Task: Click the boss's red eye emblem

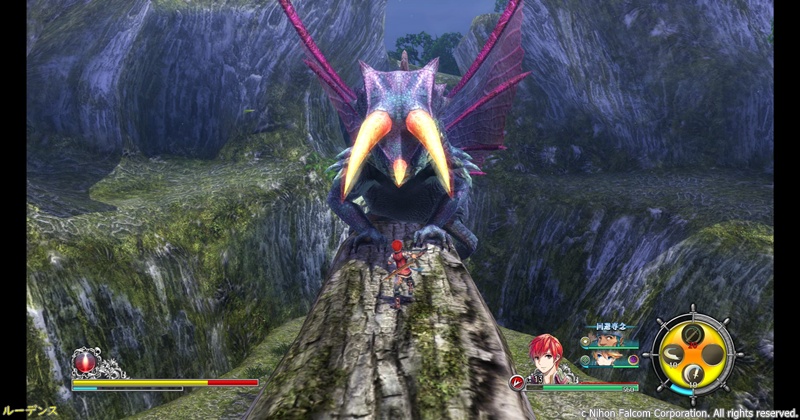Action: 83,361
